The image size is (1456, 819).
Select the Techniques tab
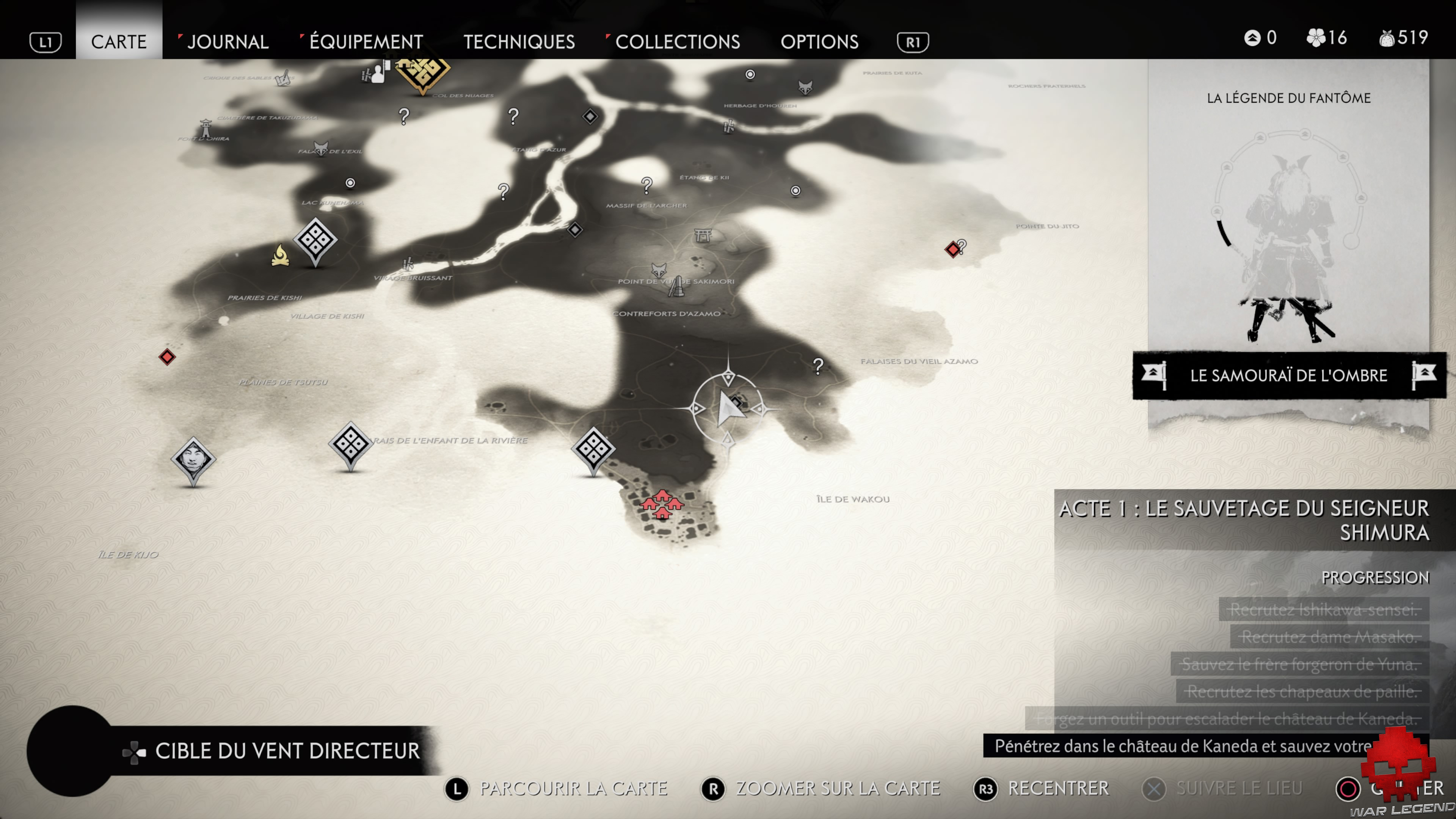[519, 42]
